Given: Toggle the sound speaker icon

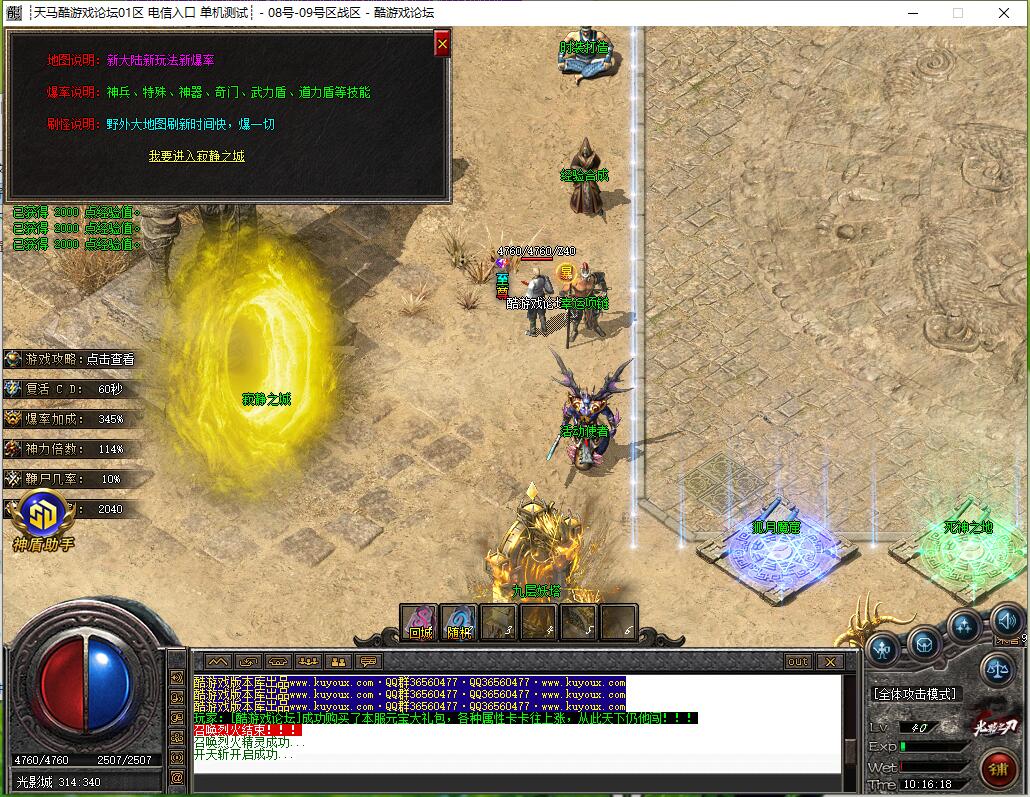Looking at the screenshot, I should (1005, 620).
